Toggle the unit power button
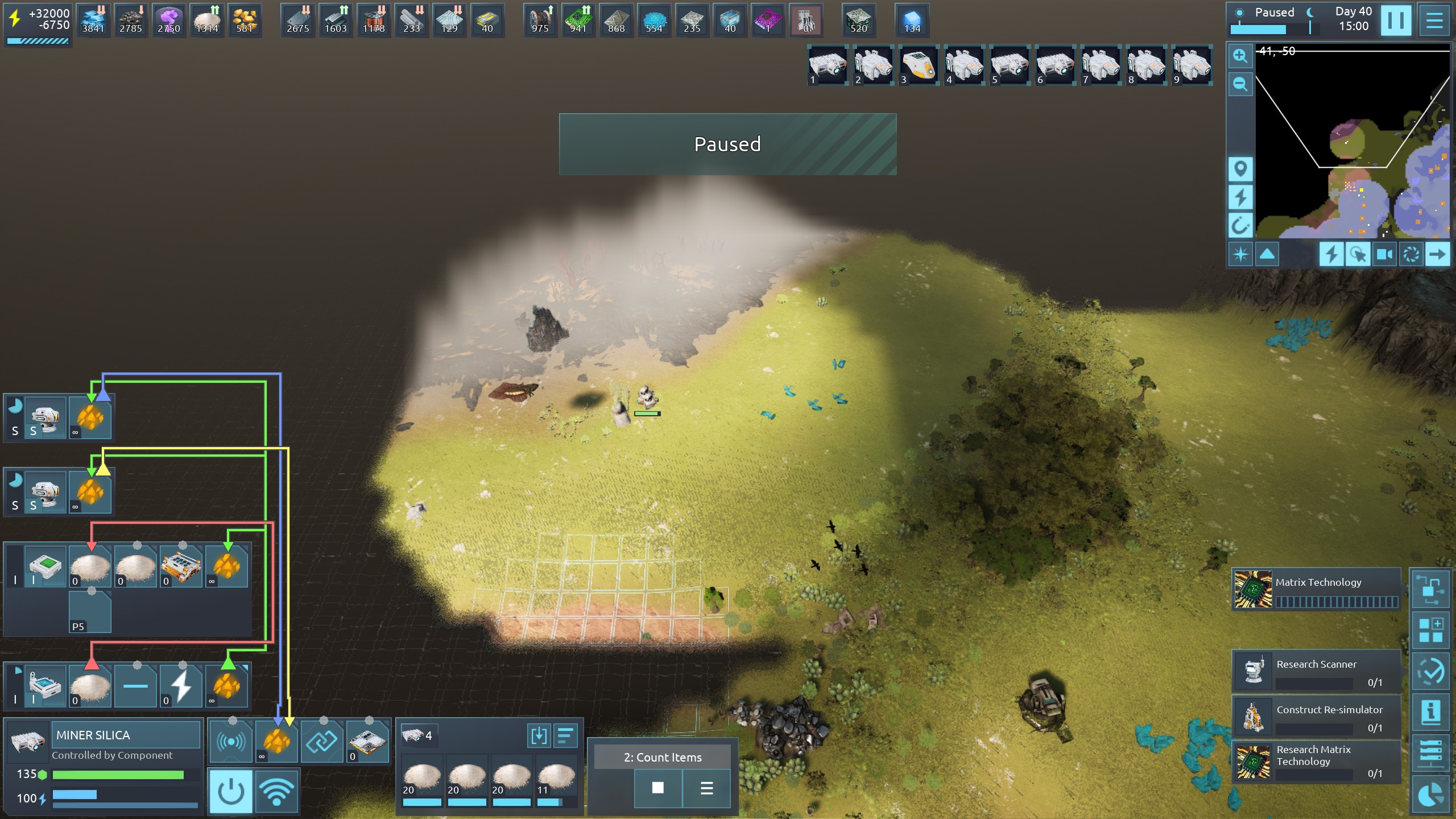Image resolution: width=1456 pixels, height=819 pixels. click(231, 791)
